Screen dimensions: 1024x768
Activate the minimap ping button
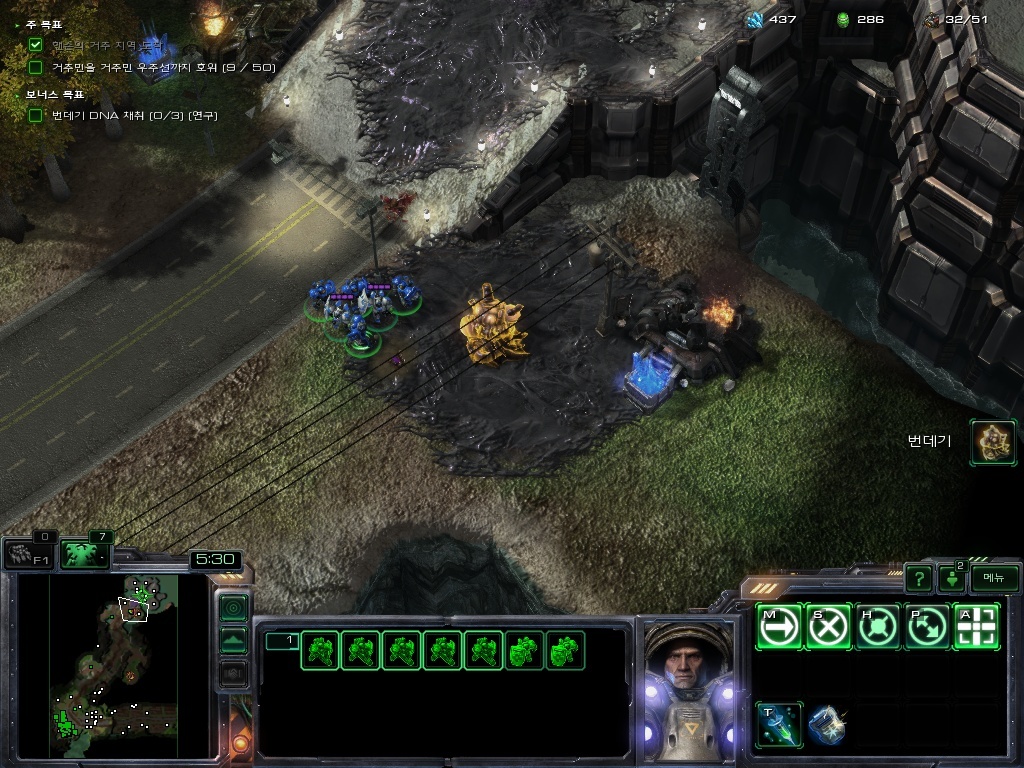click(x=233, y=607)
